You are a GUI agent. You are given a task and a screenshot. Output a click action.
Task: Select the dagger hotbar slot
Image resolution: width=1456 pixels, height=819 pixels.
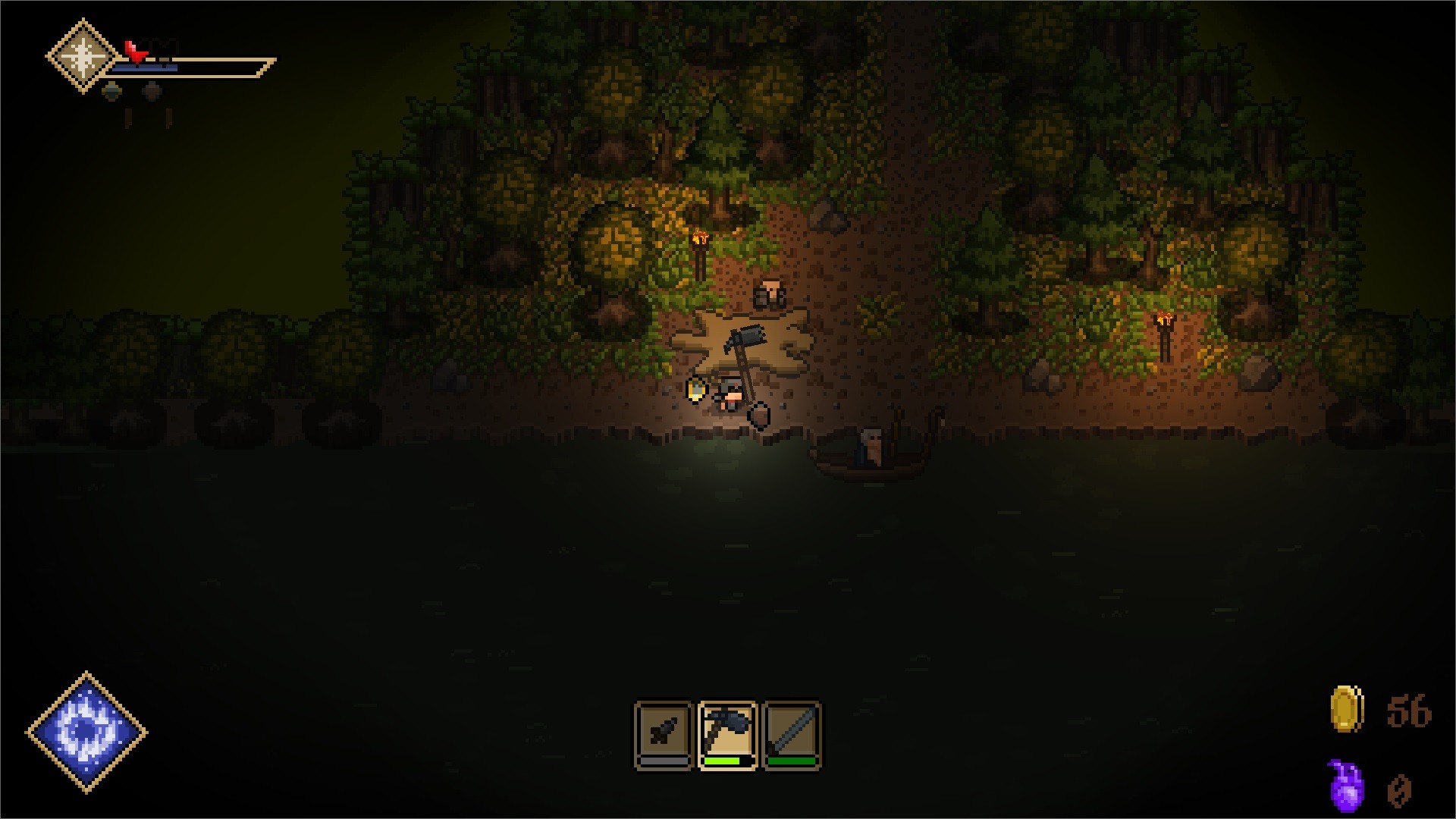coord(664,733)
